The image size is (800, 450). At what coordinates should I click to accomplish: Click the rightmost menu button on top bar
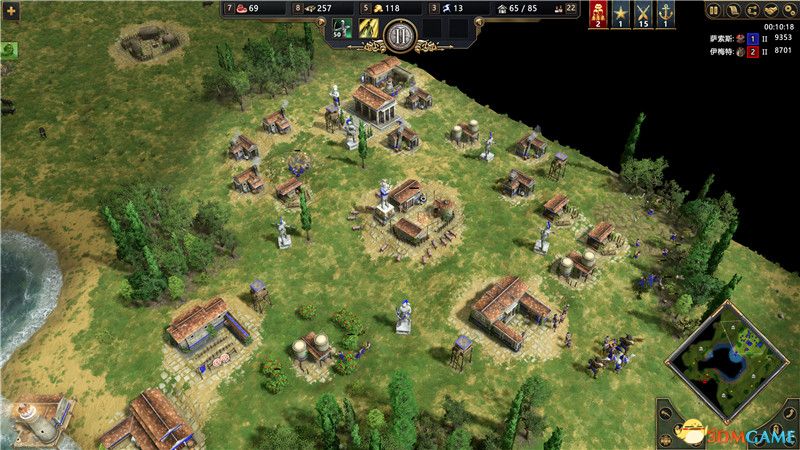pyautogui.click(x=787, y=10)
